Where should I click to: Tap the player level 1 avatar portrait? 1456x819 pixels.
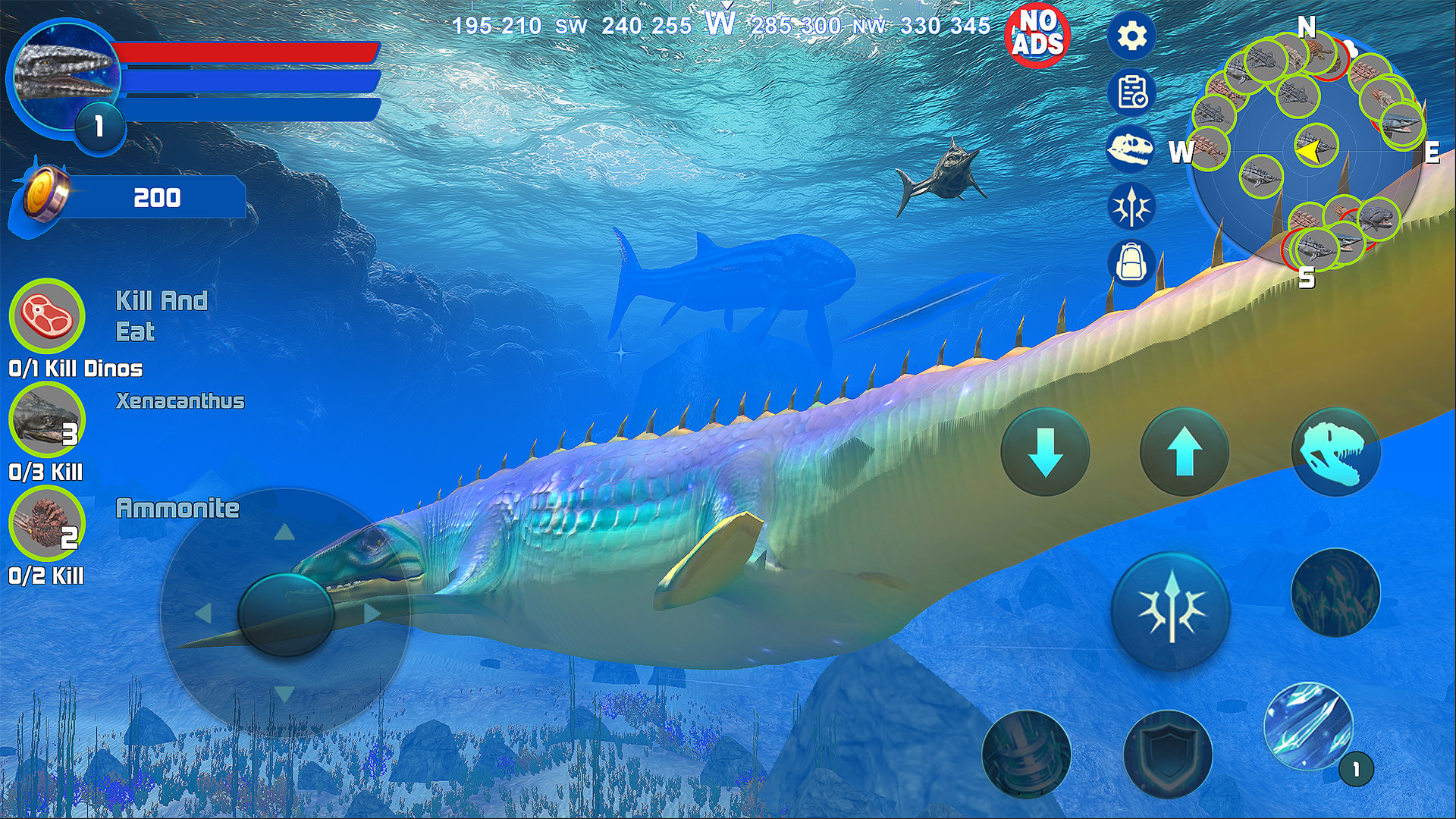pyautogui.click(x=64, y=76)
